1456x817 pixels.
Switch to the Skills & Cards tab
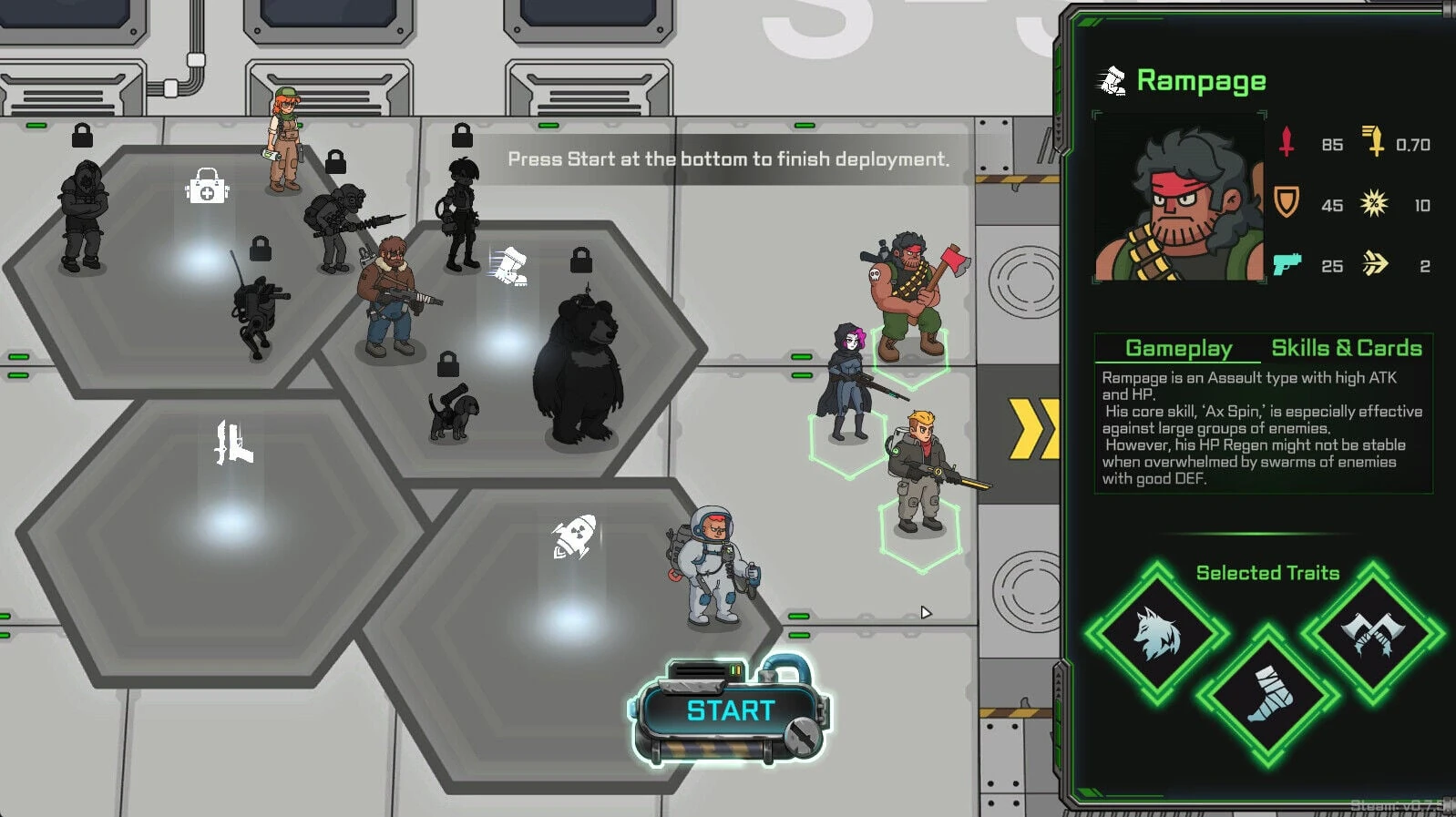pos(1346,348)
